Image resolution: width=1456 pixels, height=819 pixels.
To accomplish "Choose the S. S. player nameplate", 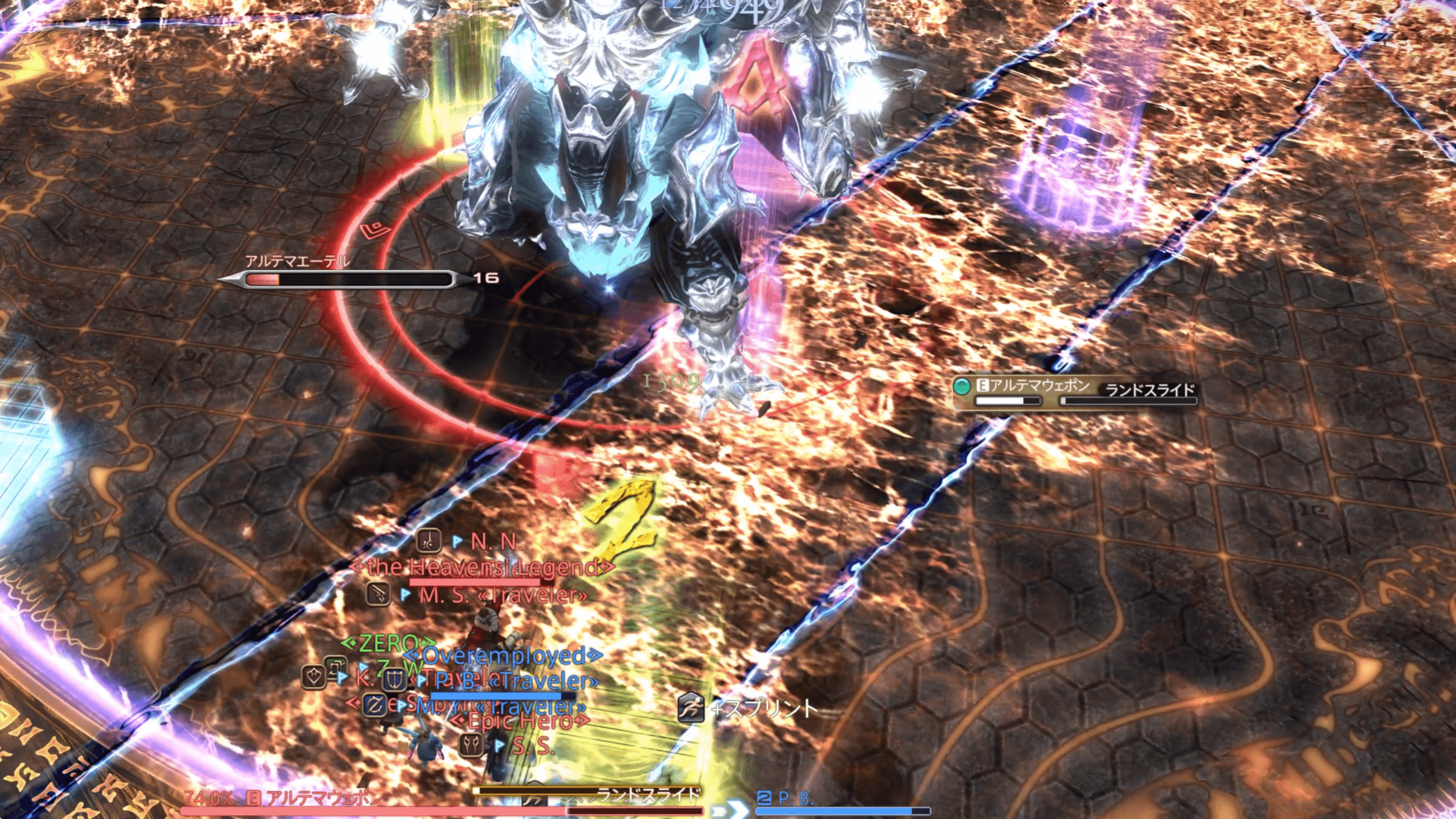I will pos(533,747).
